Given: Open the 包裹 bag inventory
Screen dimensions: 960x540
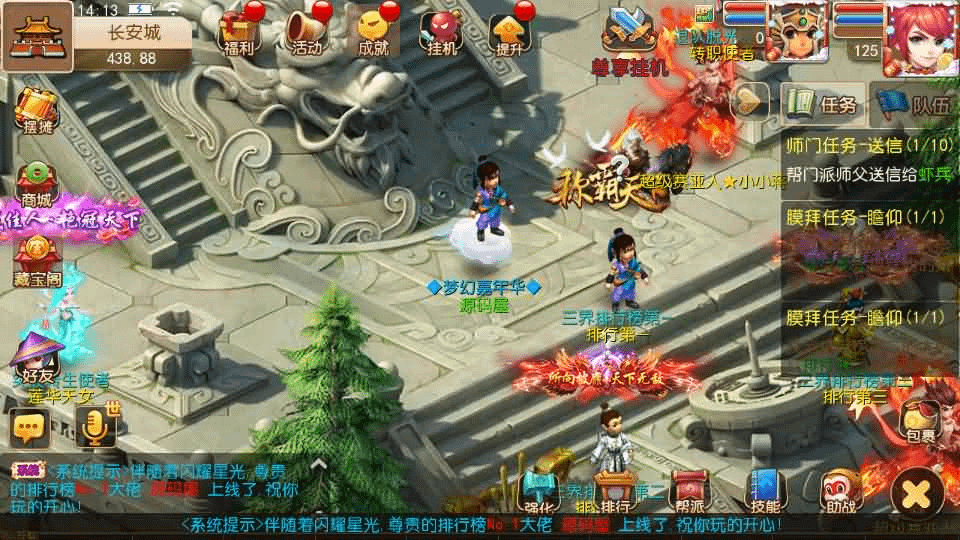Looking at the screenshot, I should click(x=921, y=422).
